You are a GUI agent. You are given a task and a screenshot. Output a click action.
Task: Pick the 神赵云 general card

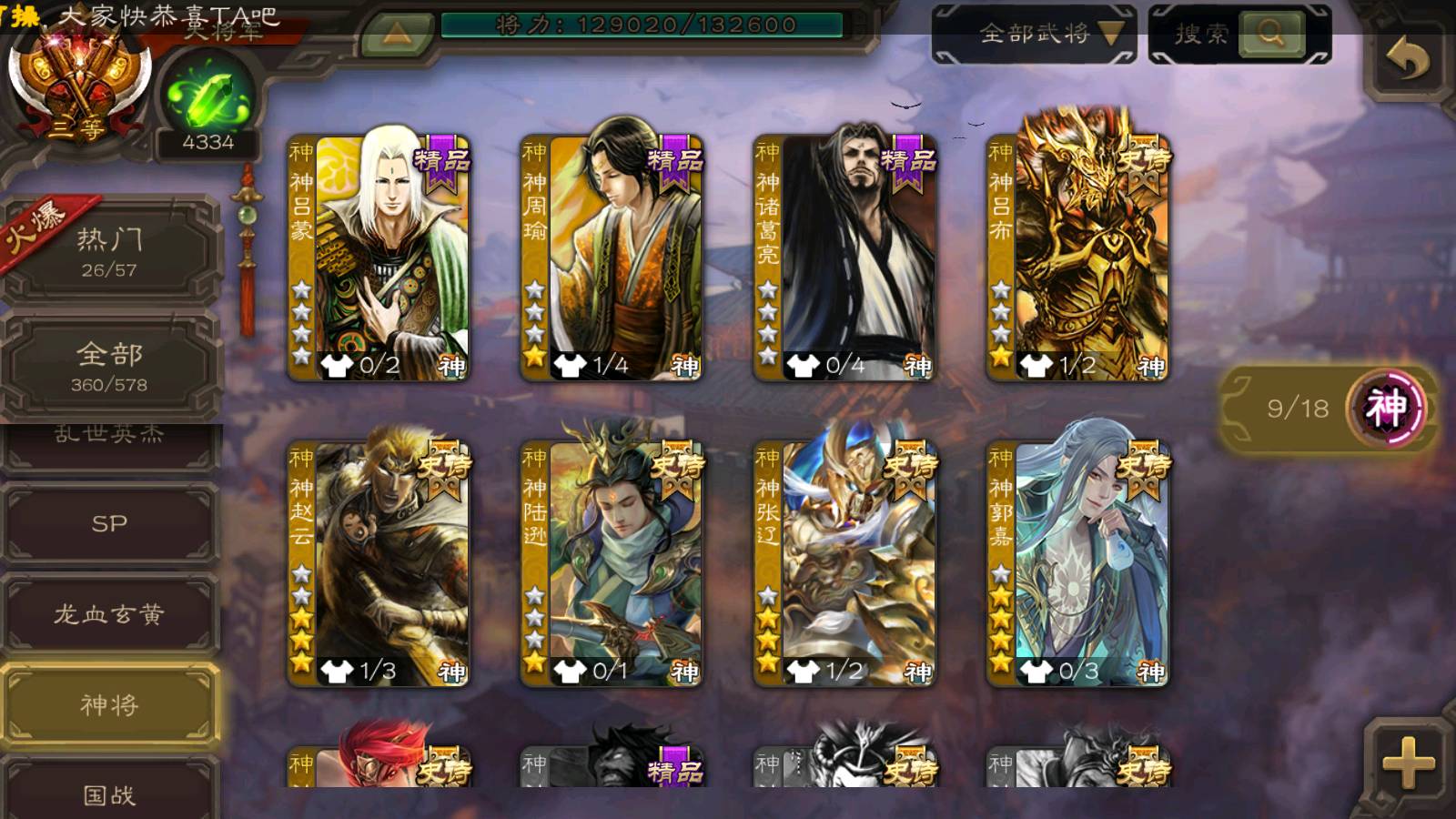[379, 562]
